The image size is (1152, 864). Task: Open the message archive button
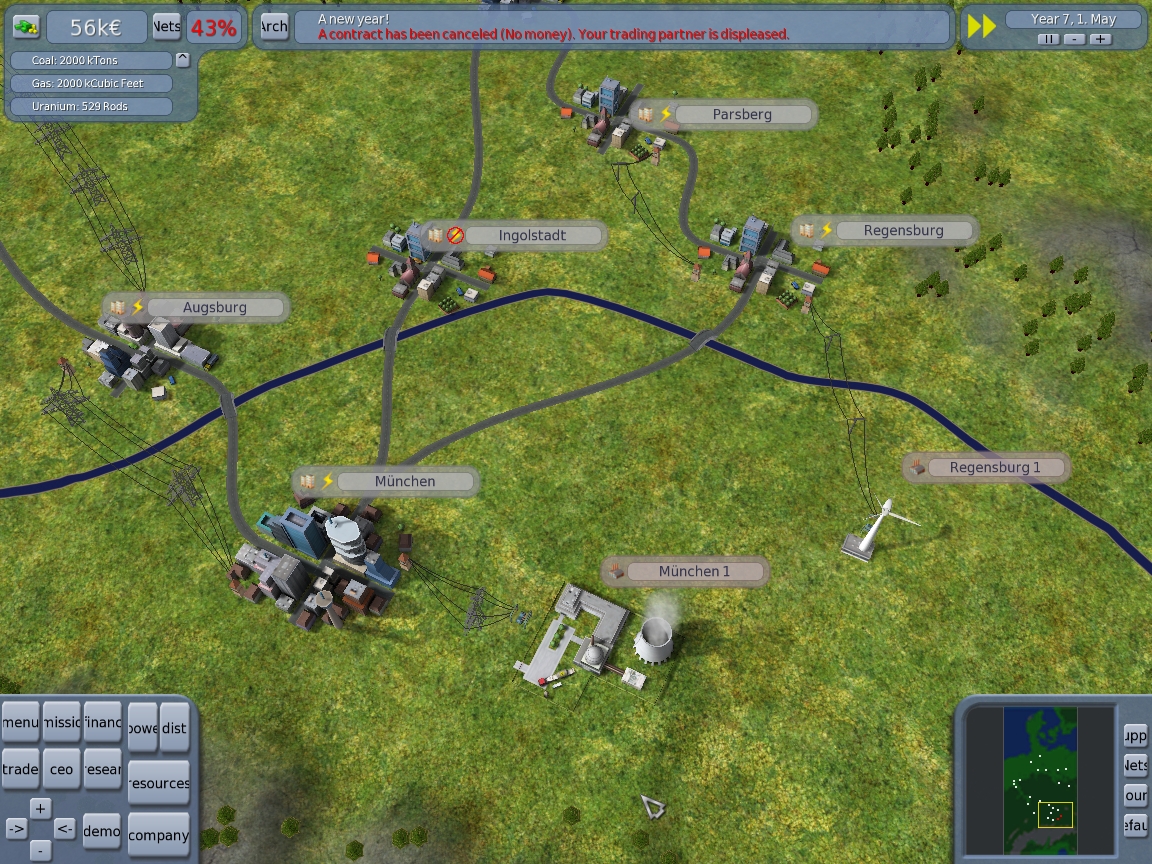[273, 27]
